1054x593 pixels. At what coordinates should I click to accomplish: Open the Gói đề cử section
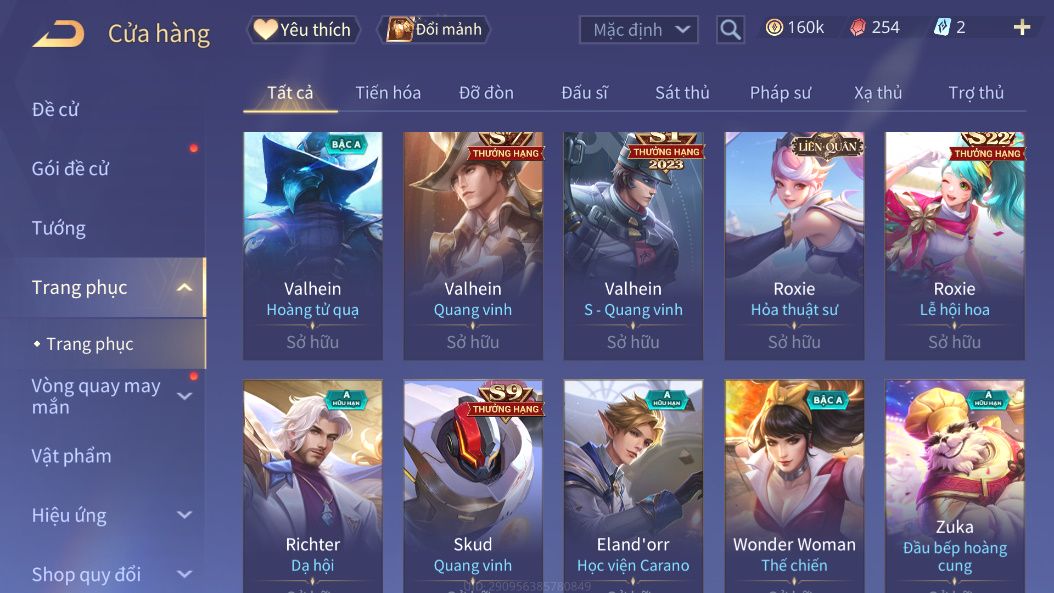point(70,168)
